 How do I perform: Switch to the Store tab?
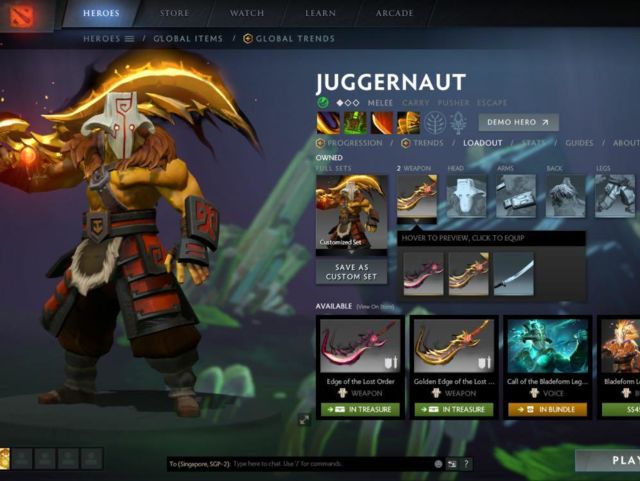(x=177, y=13)
